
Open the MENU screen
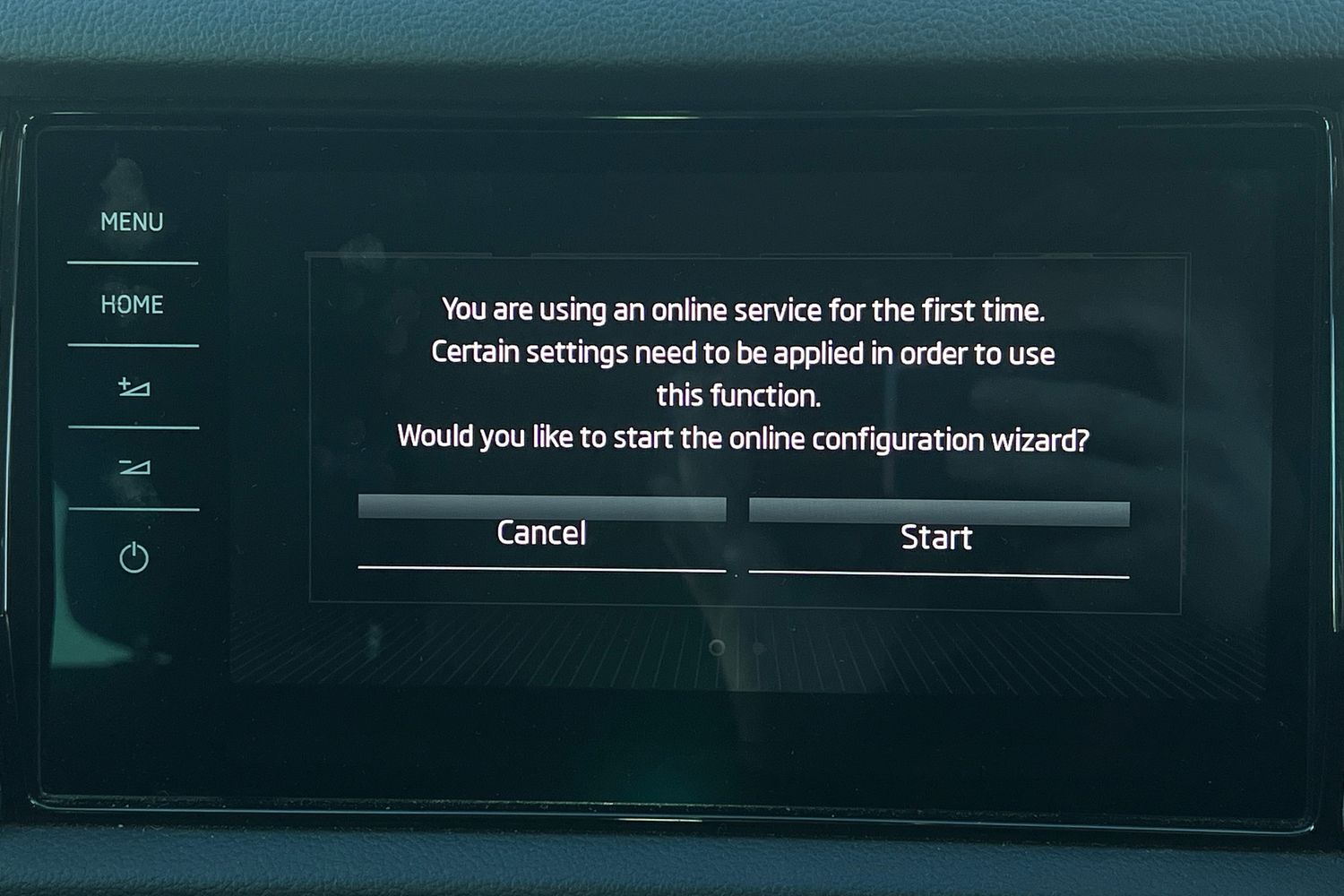132,222
